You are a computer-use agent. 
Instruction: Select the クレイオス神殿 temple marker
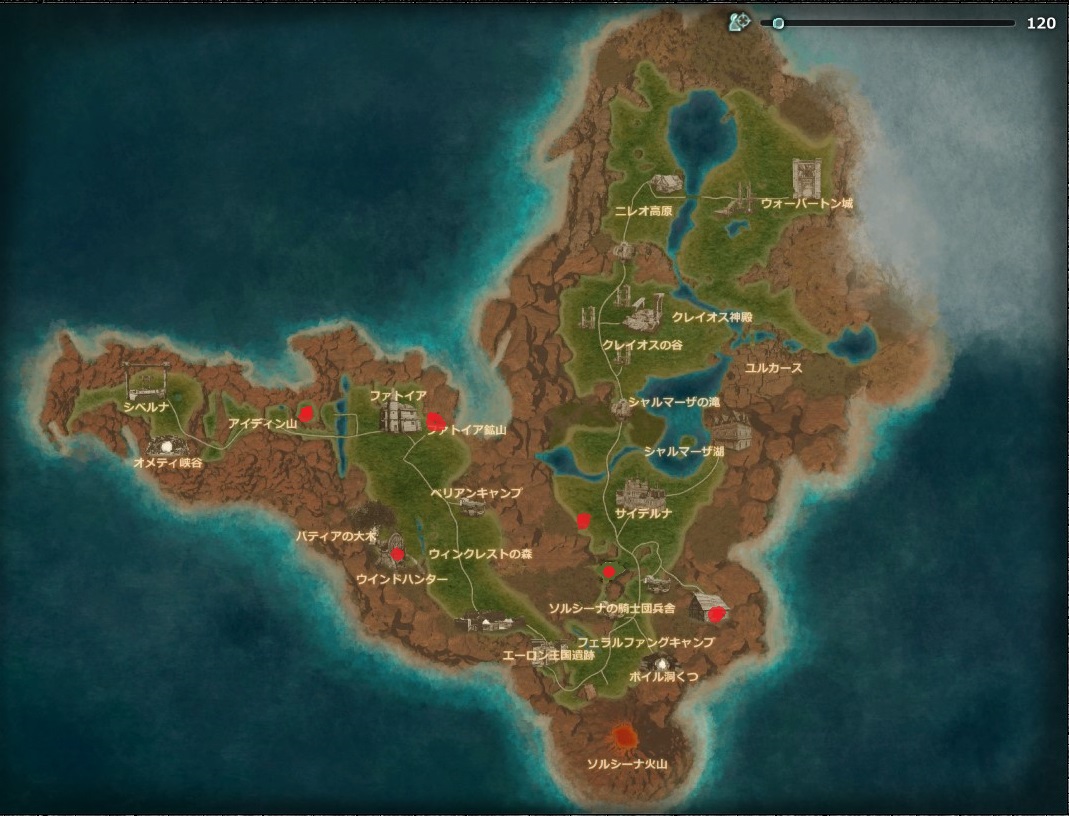[644, 316]
